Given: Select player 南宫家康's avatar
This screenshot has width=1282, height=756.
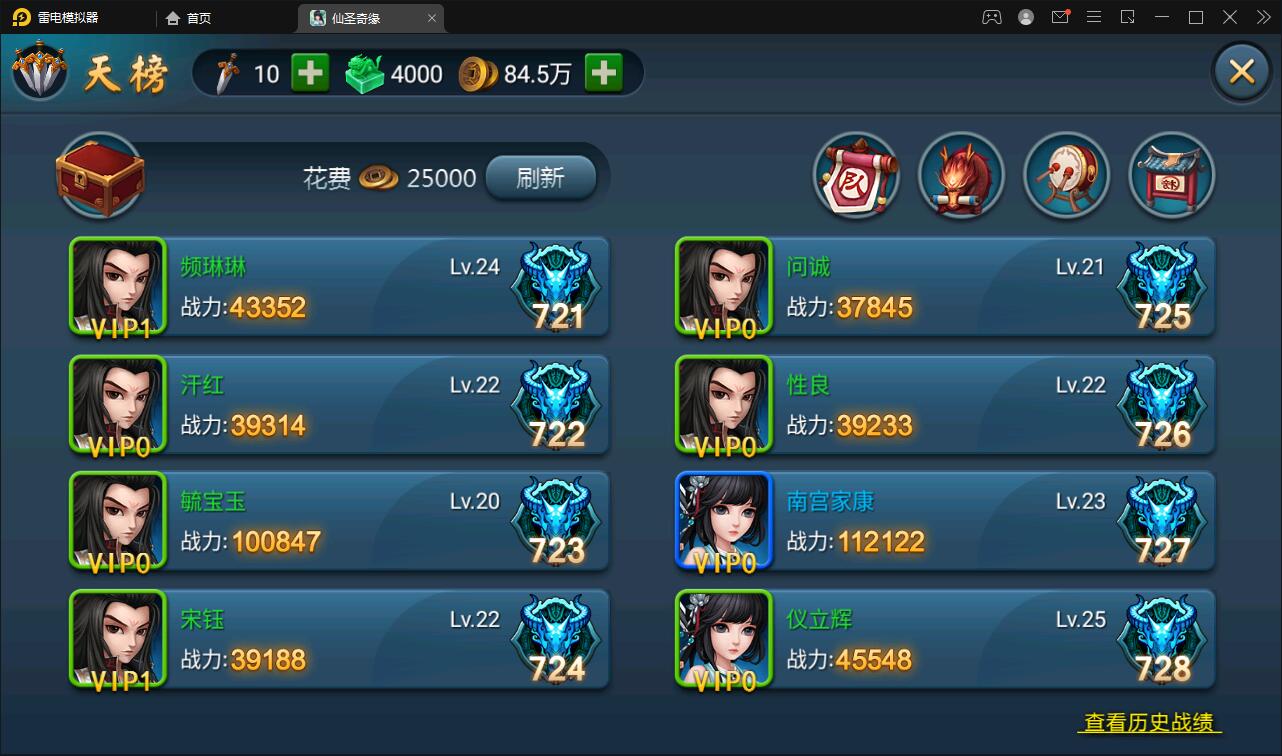Looking at the screenshot, I should [x=723, y=520].
